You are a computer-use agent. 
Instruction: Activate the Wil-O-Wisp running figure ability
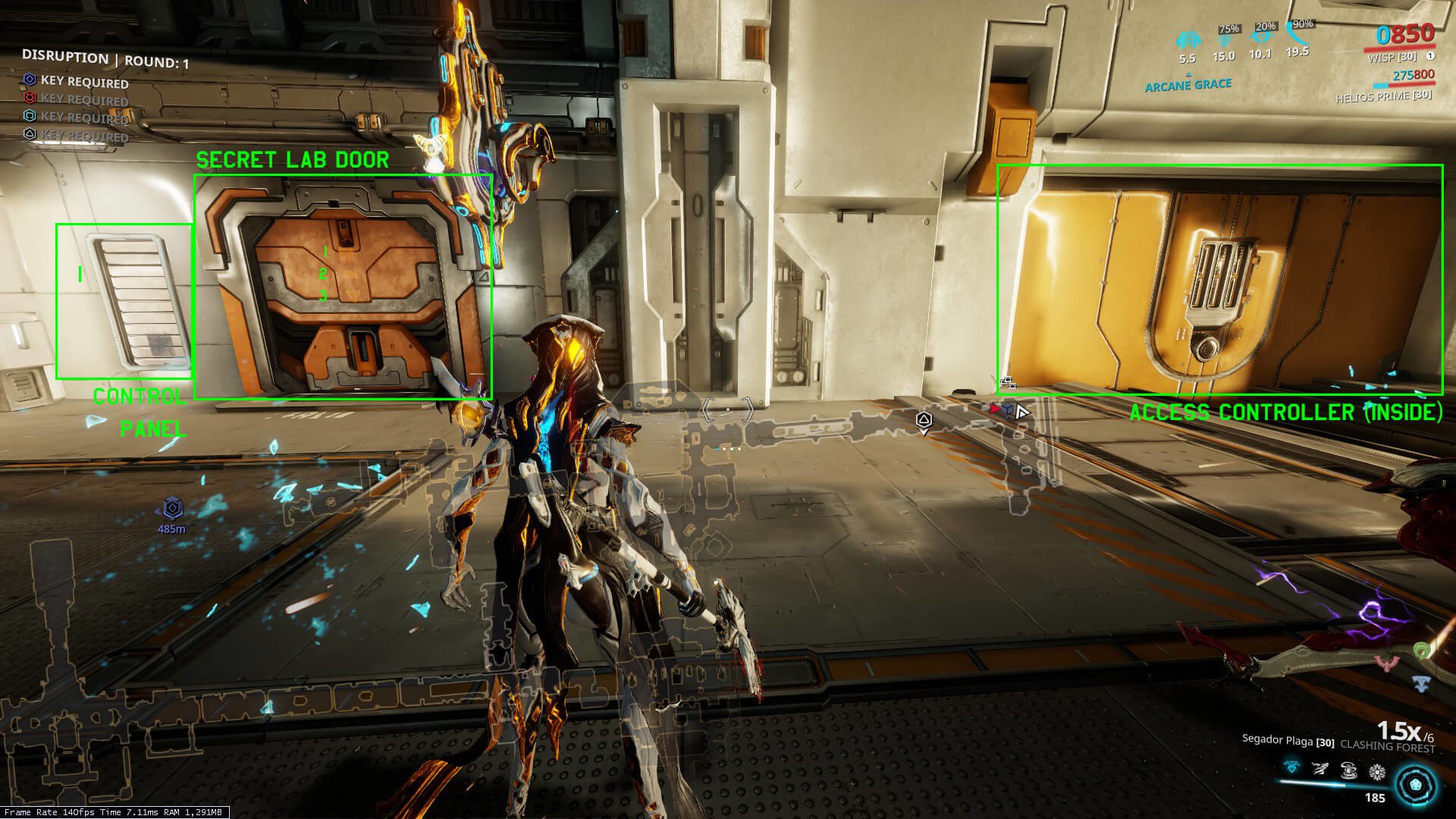[1320, 770]
